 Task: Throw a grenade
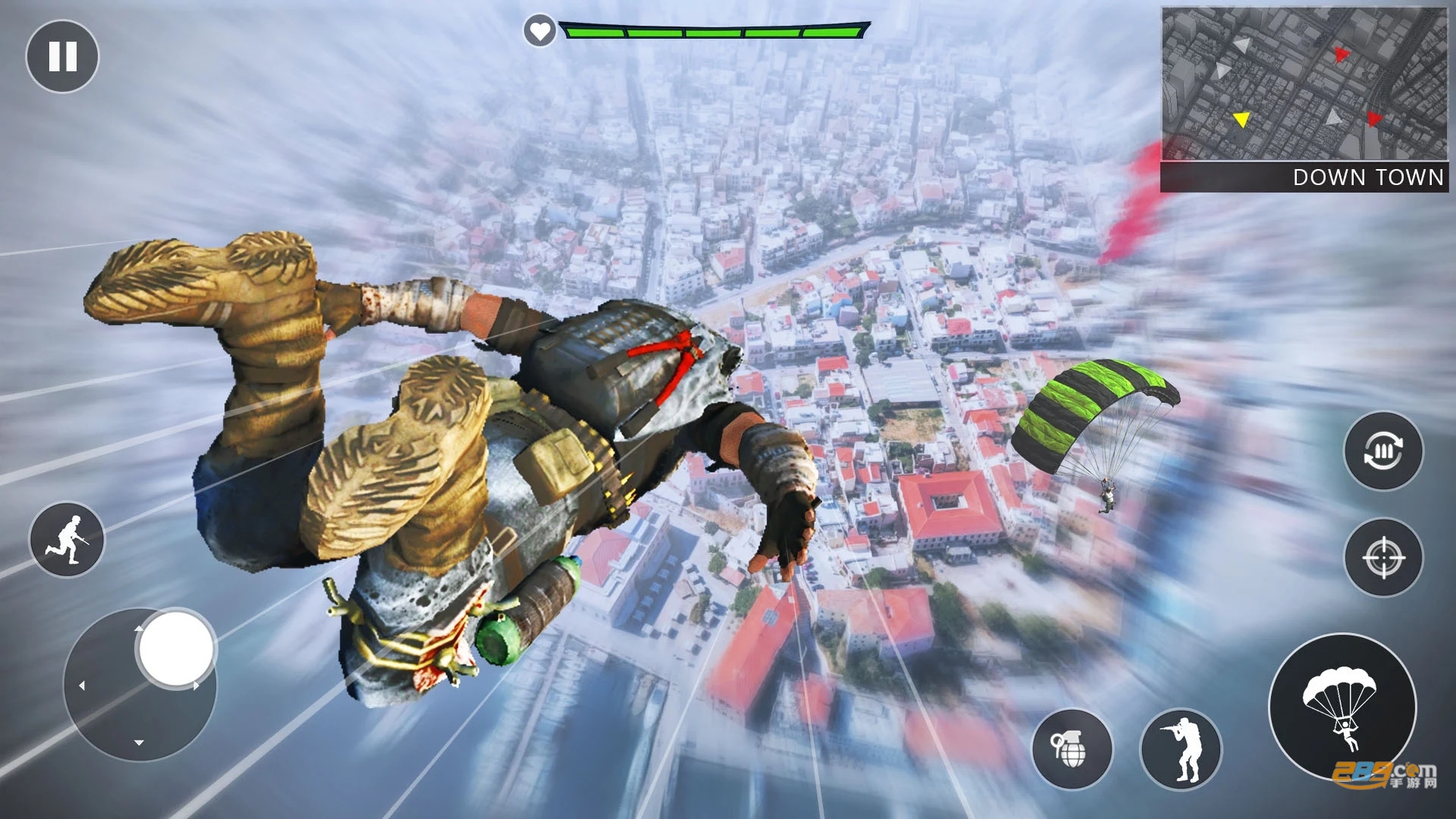(x=1072, y=749)
